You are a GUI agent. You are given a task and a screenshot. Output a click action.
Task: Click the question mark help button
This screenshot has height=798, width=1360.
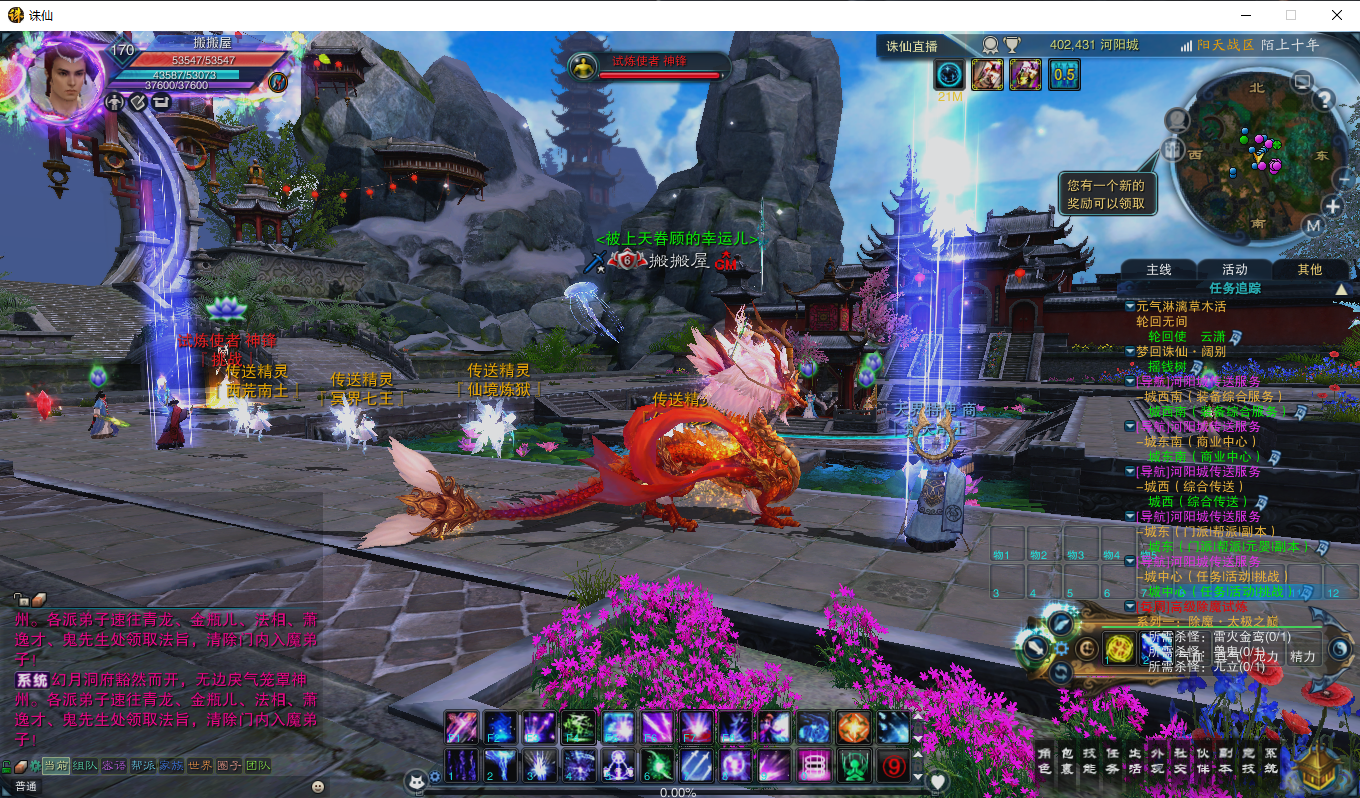1324,99
